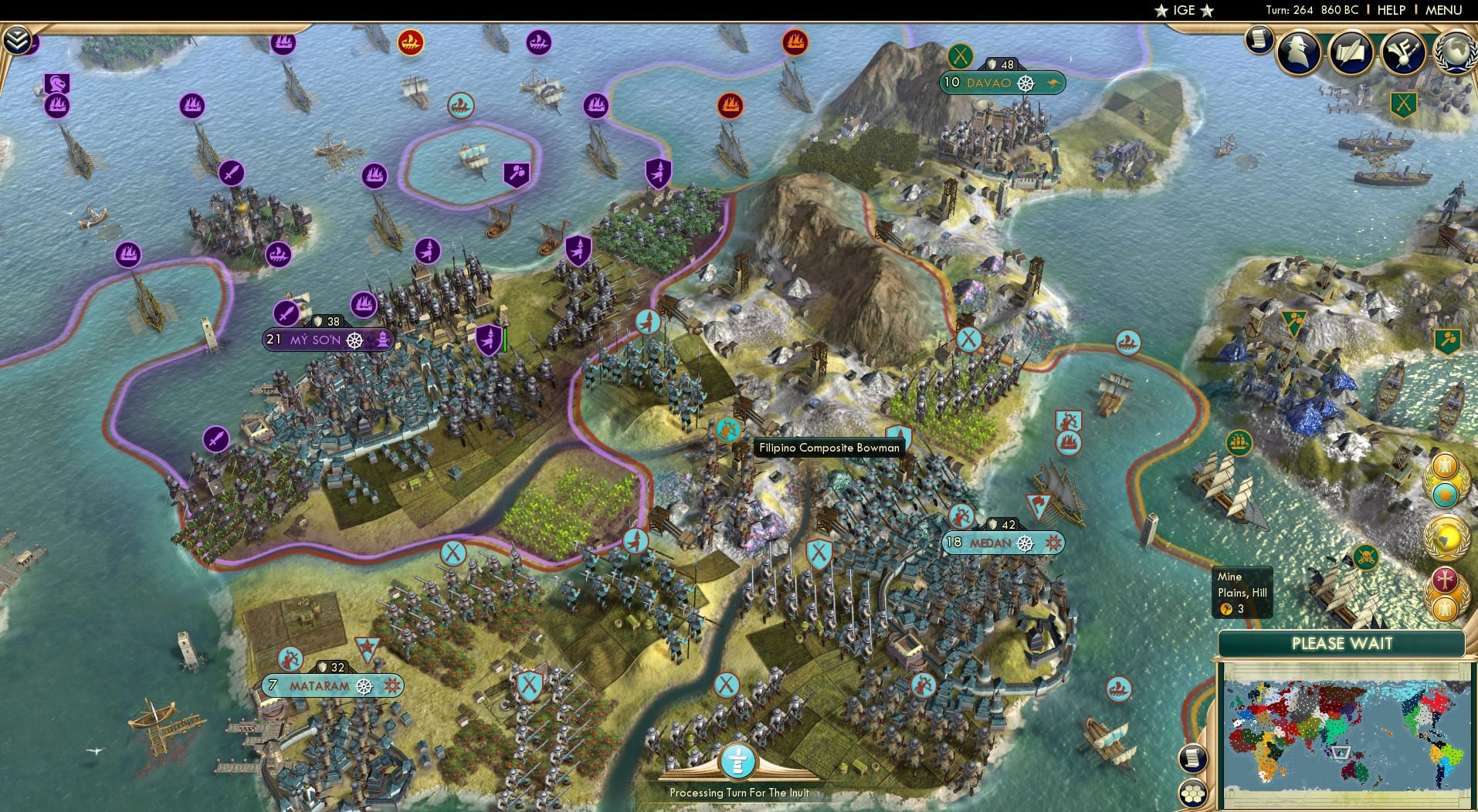The height and width of the screenshot is (812, 1478).
Task: Click the cogwheel icon on Mataram's banner
Action: pyautogui.click(x=363, y=684)
